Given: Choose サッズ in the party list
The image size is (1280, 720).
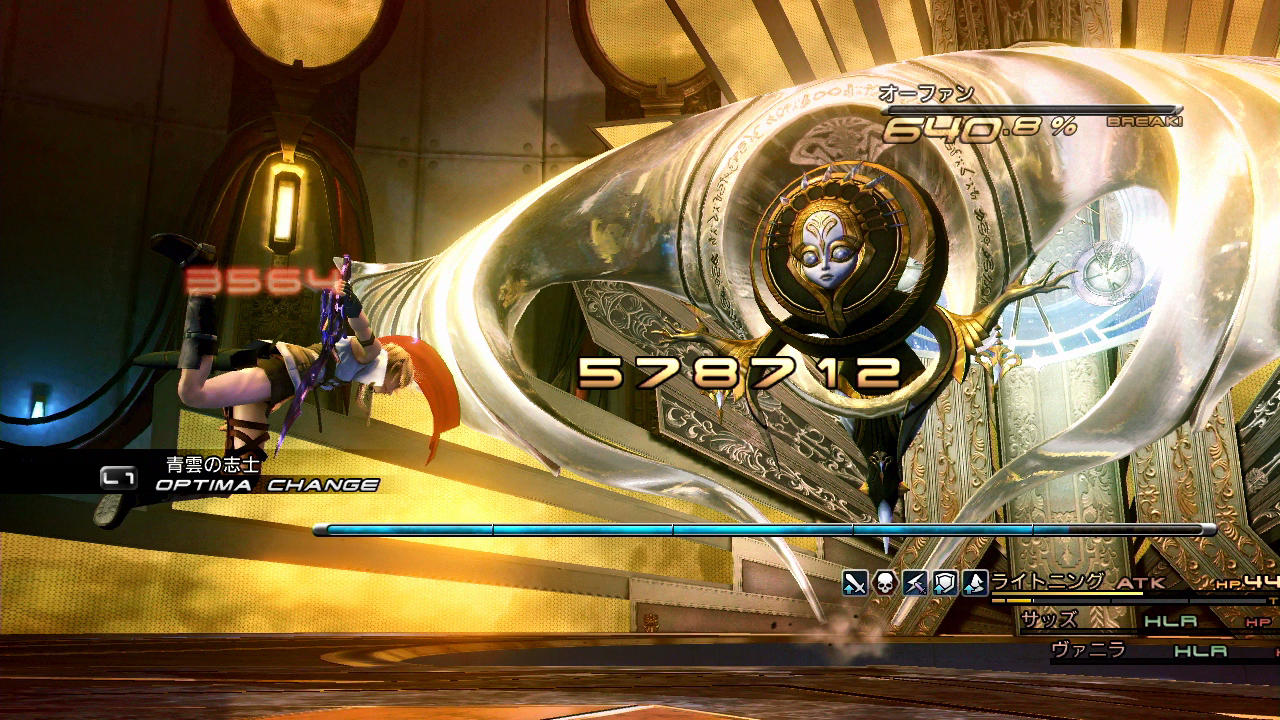Looking at the screenshot, I should [1049, 620].
